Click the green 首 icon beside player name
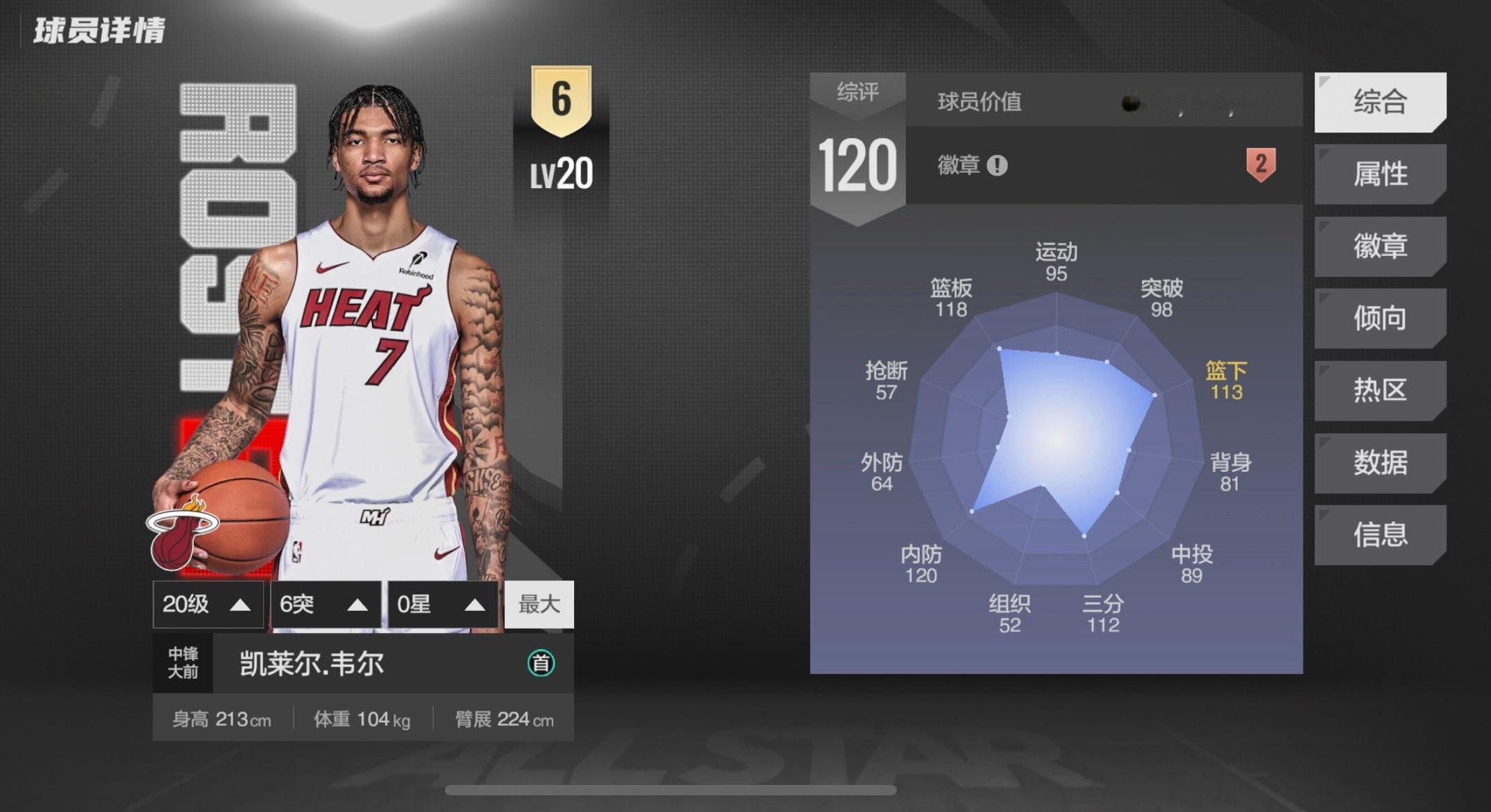 [x=541, y=663]
